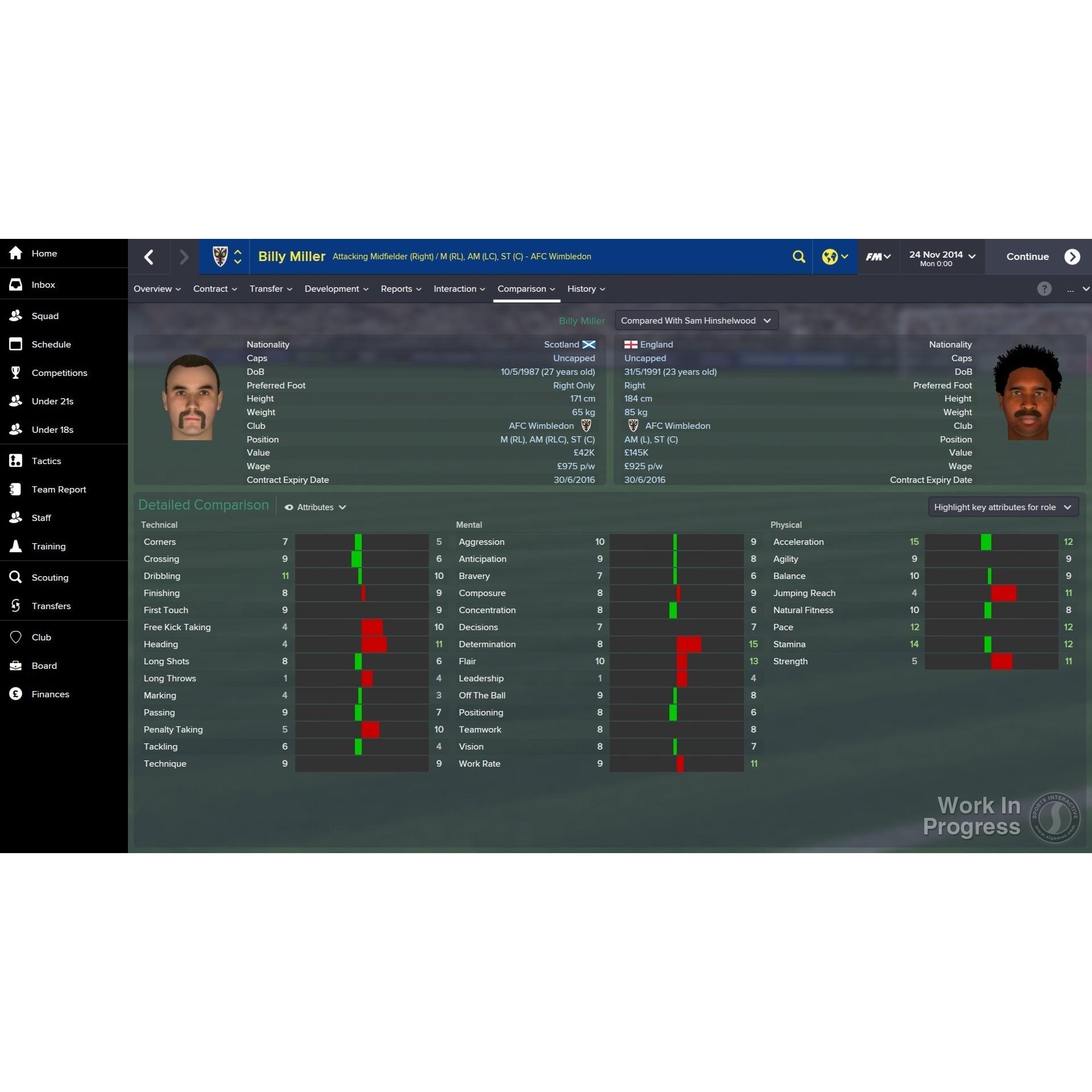Select the History tab
1092x1092 pixels.
tap(585, 289)
